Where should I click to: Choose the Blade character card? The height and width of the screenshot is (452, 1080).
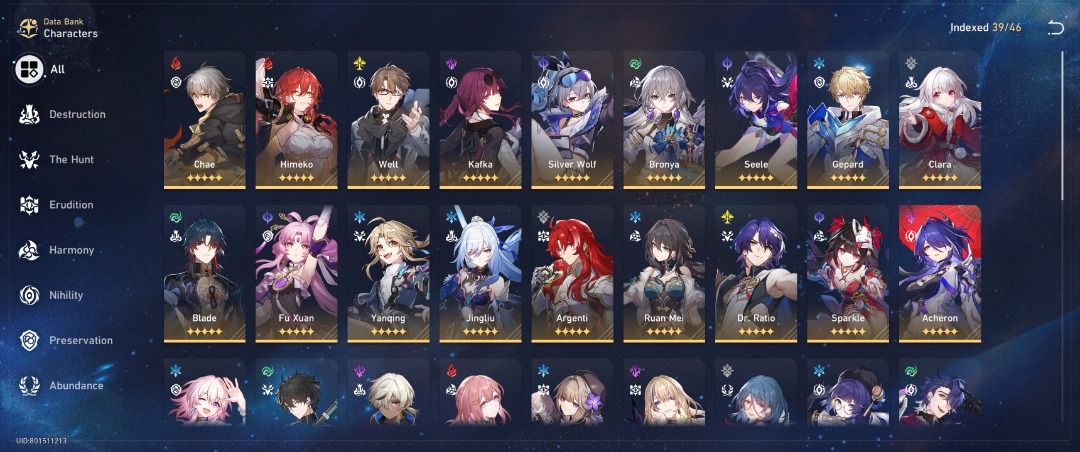click(204, 274)
